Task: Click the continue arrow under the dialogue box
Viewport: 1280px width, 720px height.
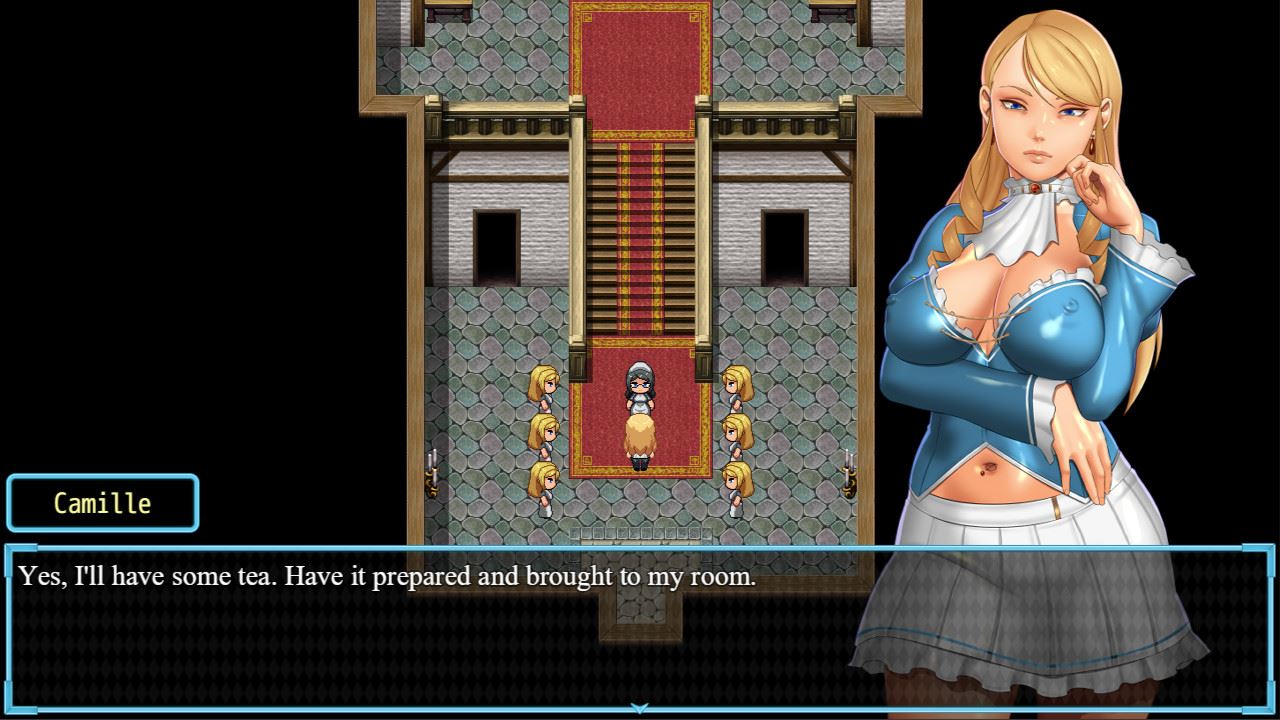Action: pos(639,709)
